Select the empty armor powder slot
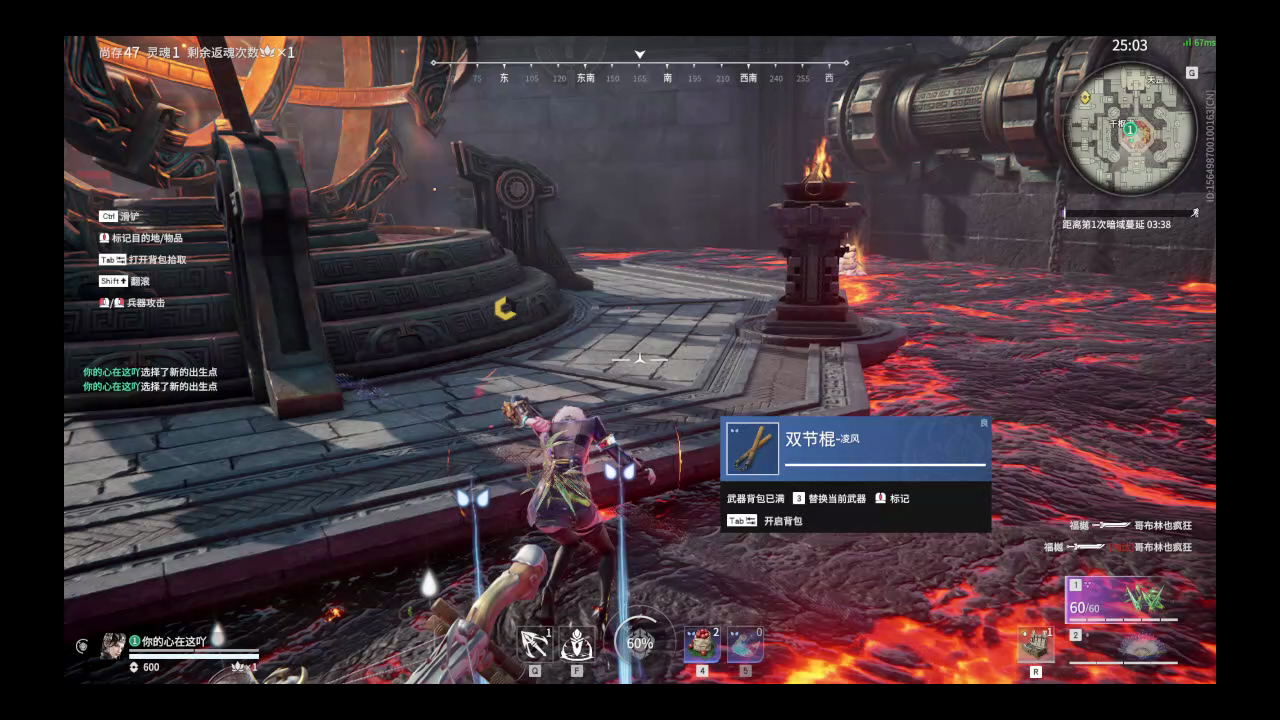1280x720 pixels. (x=745, y=645)
